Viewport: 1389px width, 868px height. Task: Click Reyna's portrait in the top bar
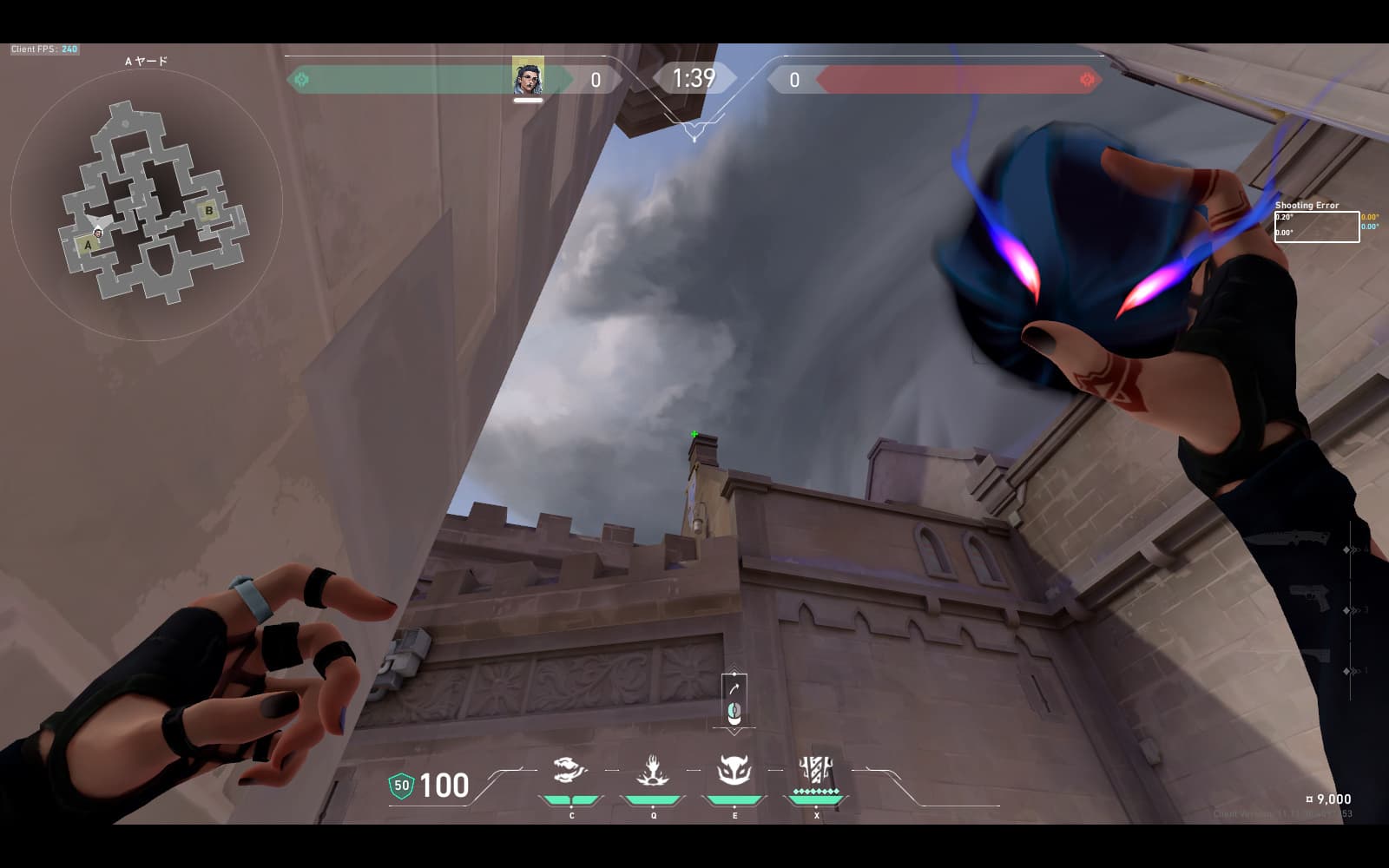[528, 77]
